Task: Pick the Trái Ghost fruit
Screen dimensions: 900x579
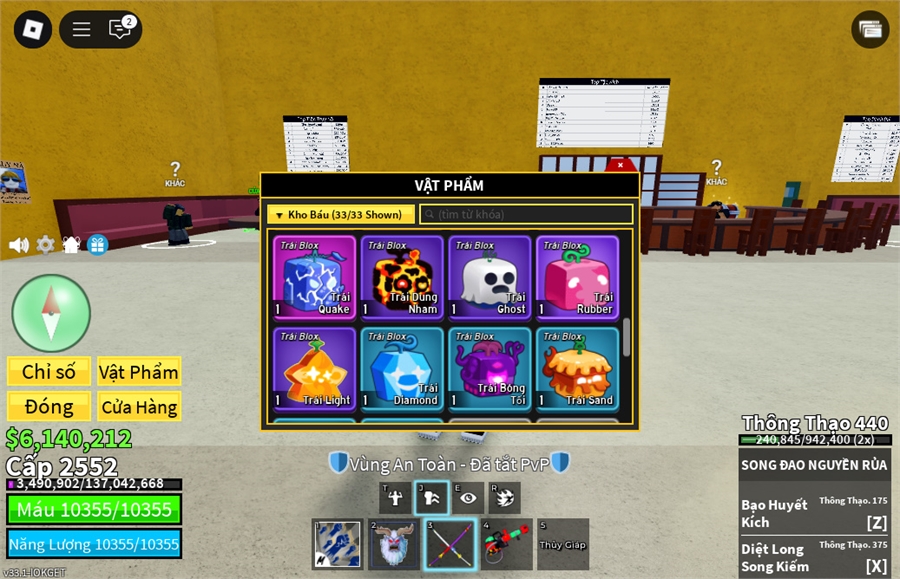Action: pos(490,277)
